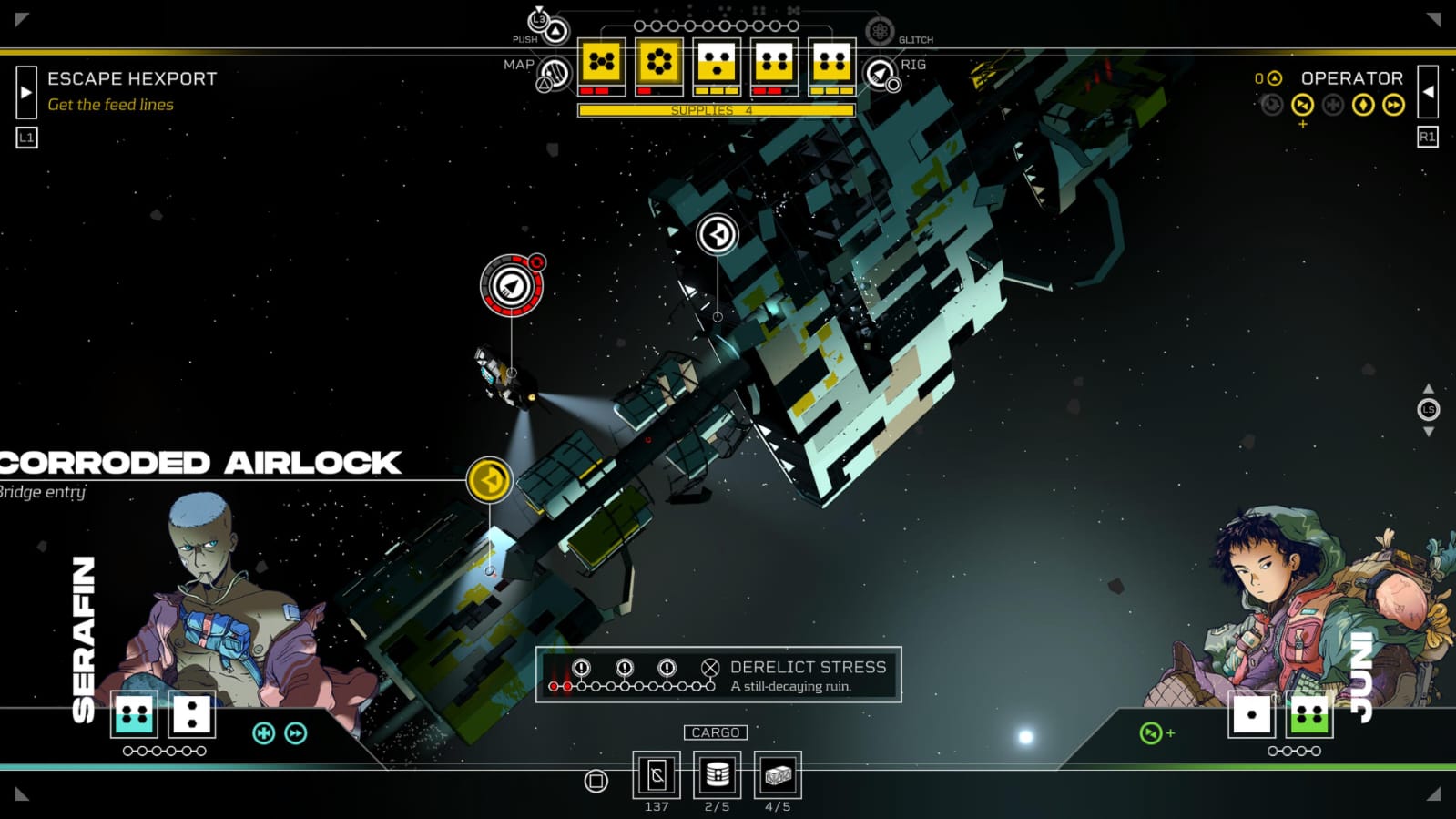The height and width of the screenshot is (819, 1456).
Task: Activate the Glitch icon
Action: (880, 32)
